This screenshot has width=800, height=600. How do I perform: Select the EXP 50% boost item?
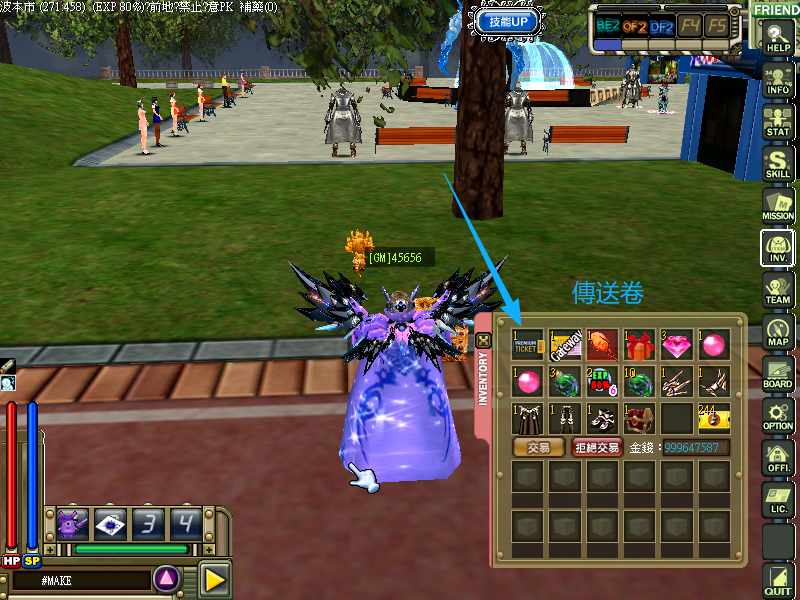pyautogui.click(x=602, y=382)
